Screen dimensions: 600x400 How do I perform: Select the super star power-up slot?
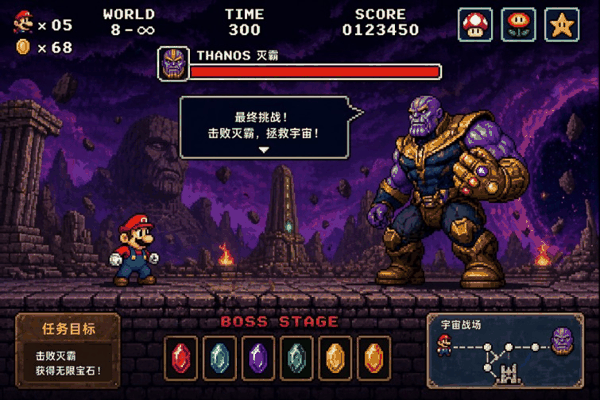(x=562, y=24)
